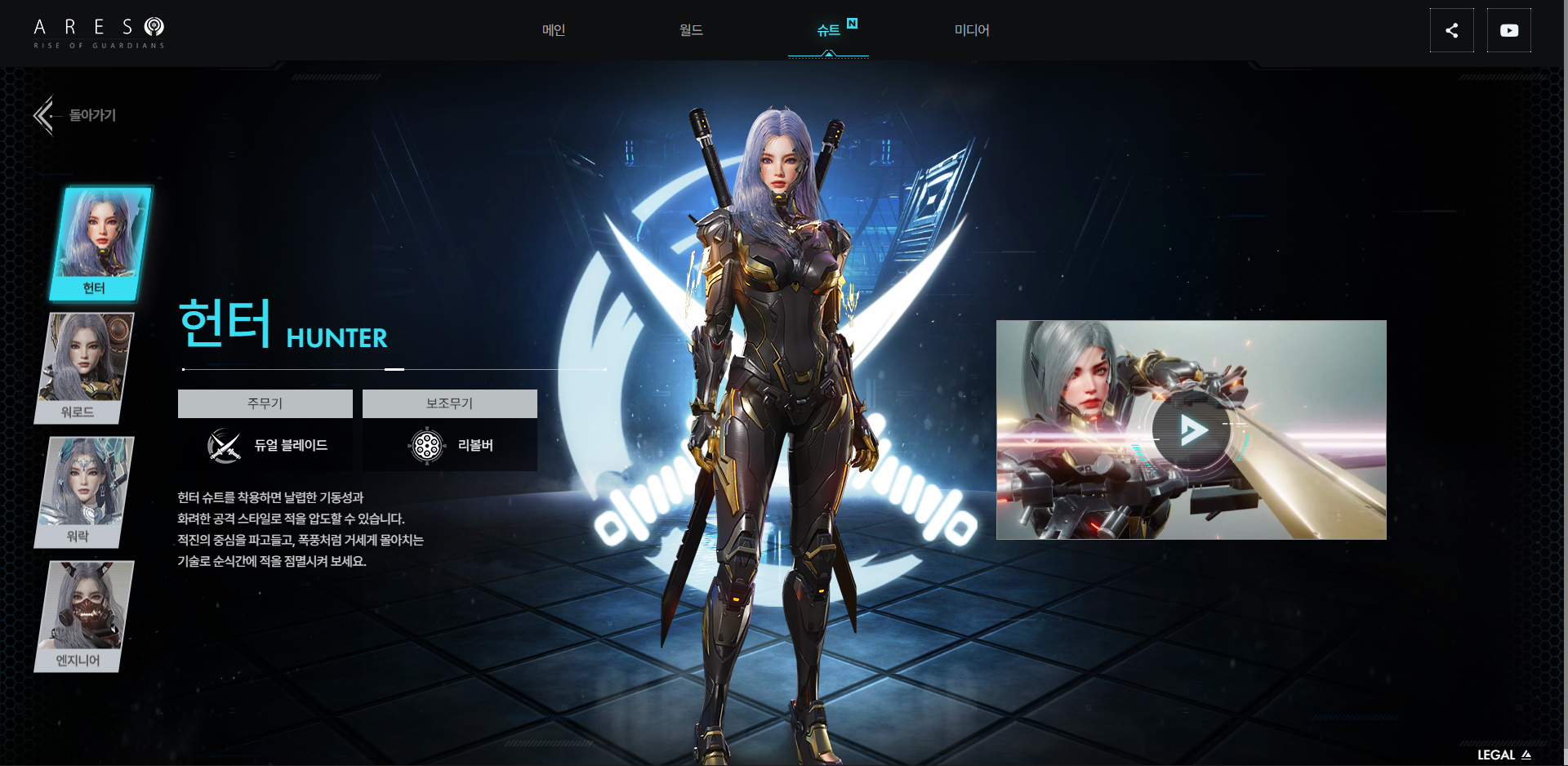Play the Hunter gameplay video
This screenshot has height=766, width=1568.
coord(1192,430)
